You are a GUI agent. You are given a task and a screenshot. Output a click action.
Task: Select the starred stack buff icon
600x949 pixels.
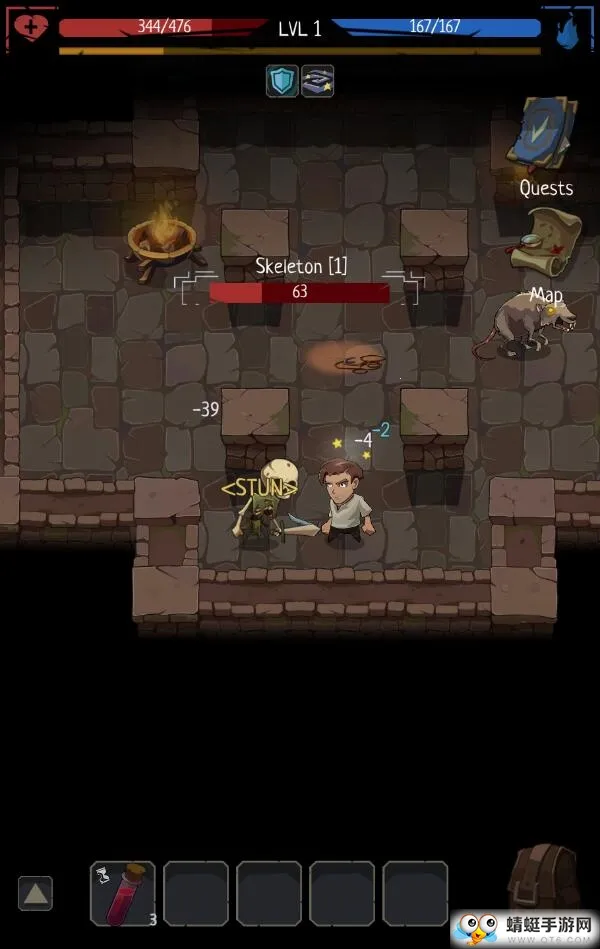pyautogui.click(x=317, y=81)
